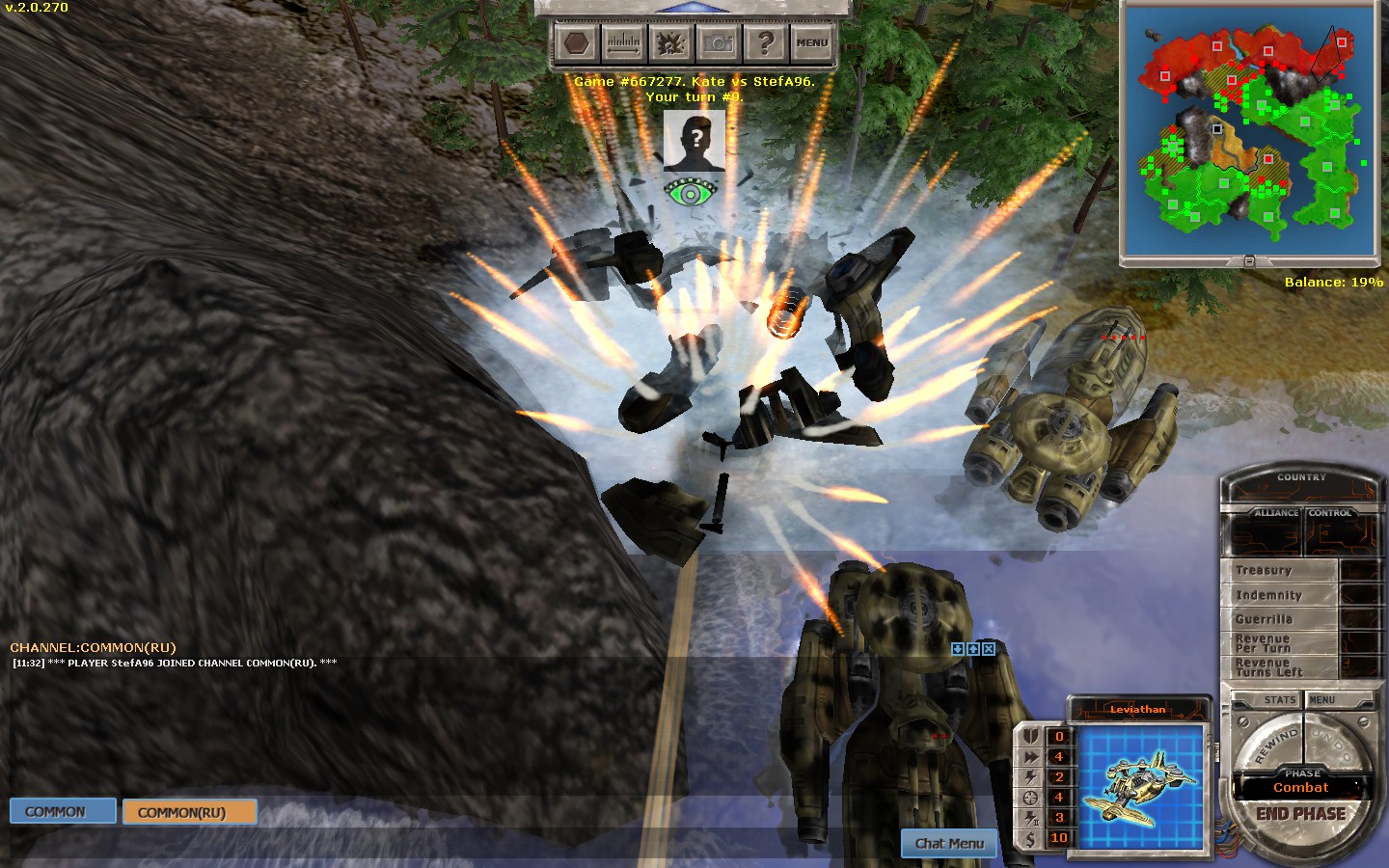Click the shield armor icon in Leviathan stats
The height and width of the screenshot is (868, 1389).
point(1028,736)
